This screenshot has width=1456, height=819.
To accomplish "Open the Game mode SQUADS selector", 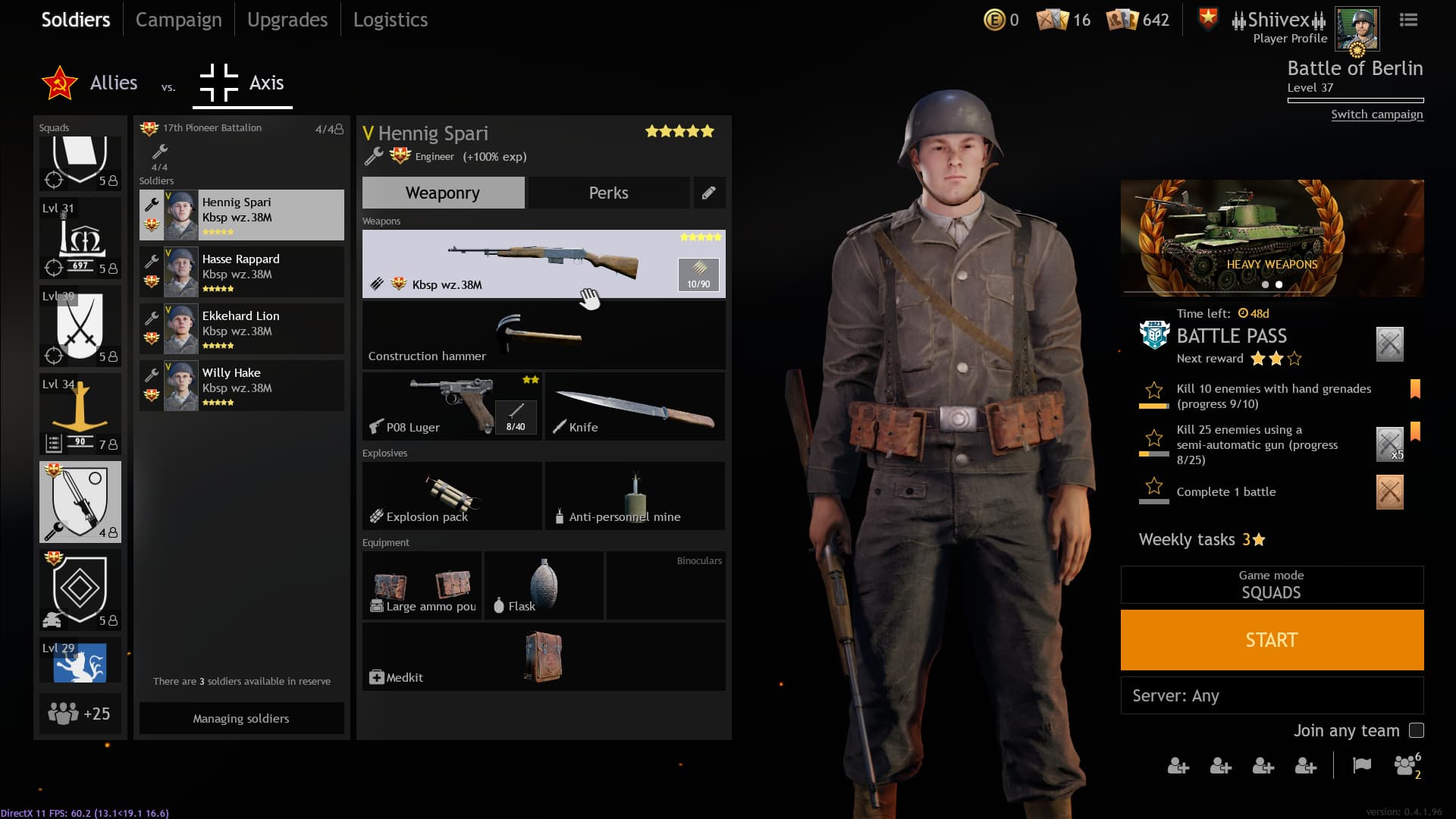I will [x=1272, y=585].
